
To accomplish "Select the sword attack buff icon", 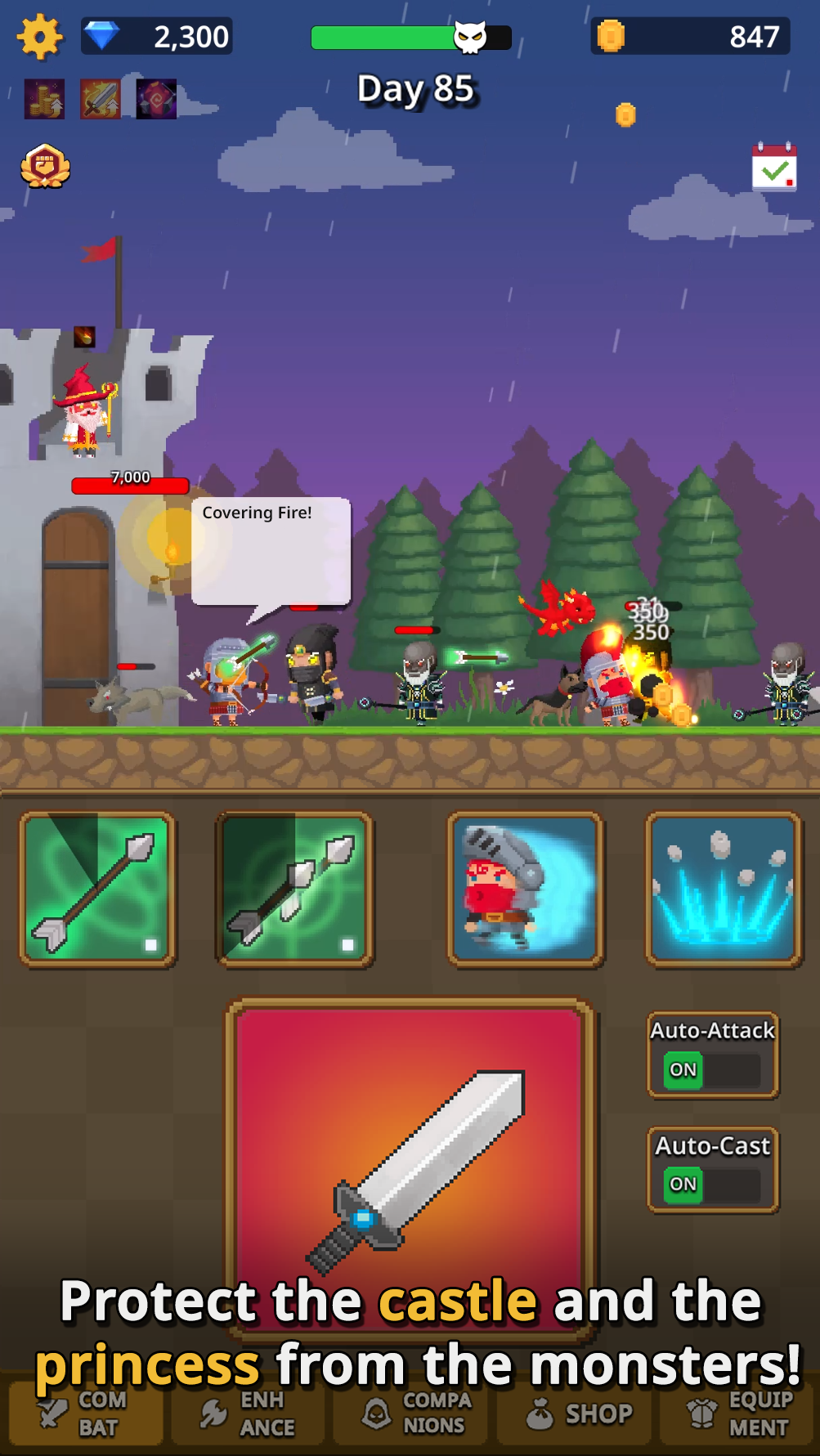I will tap(101, 100).
